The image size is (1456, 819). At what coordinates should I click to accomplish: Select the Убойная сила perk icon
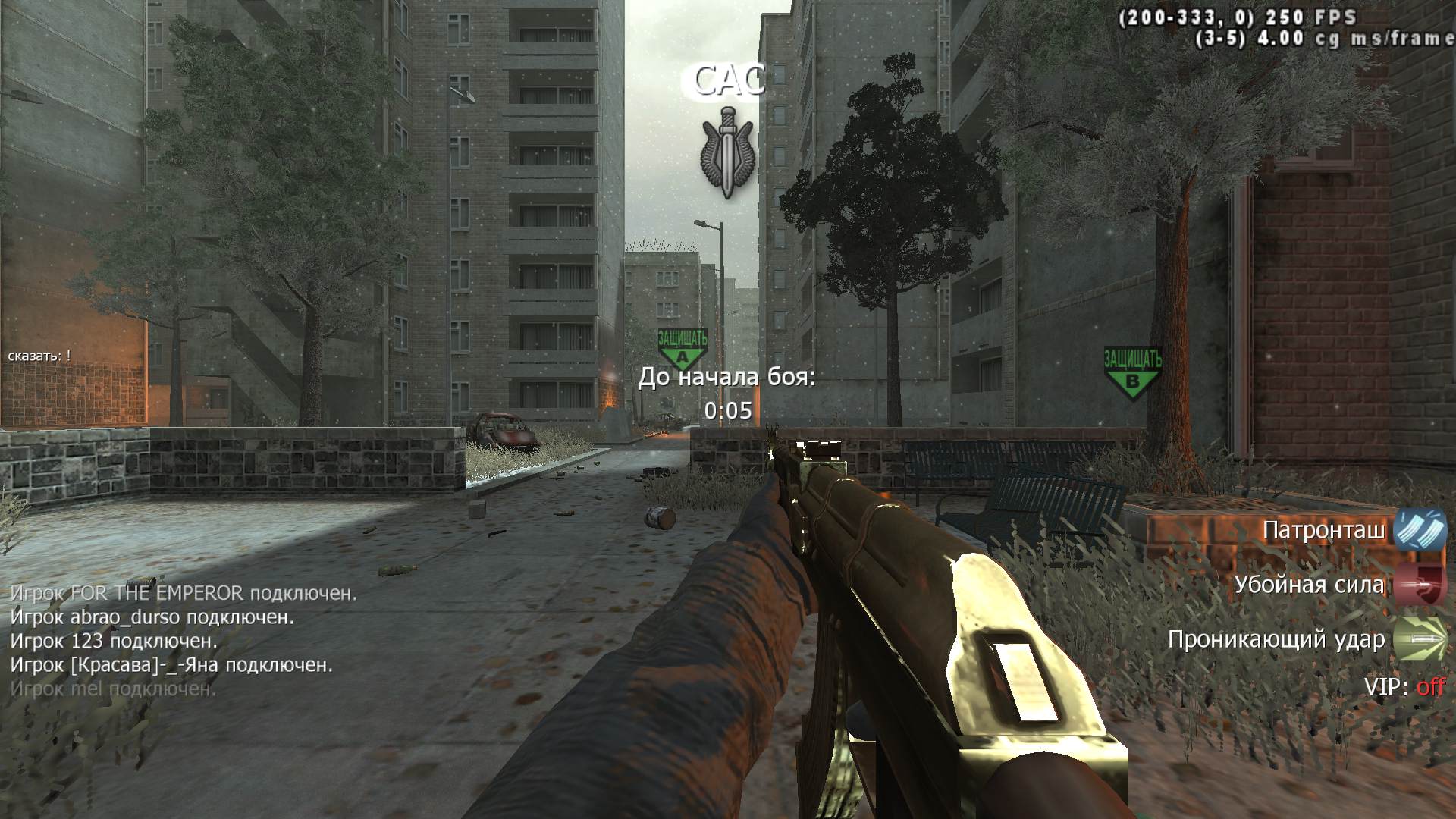[x=1420, y=585]
